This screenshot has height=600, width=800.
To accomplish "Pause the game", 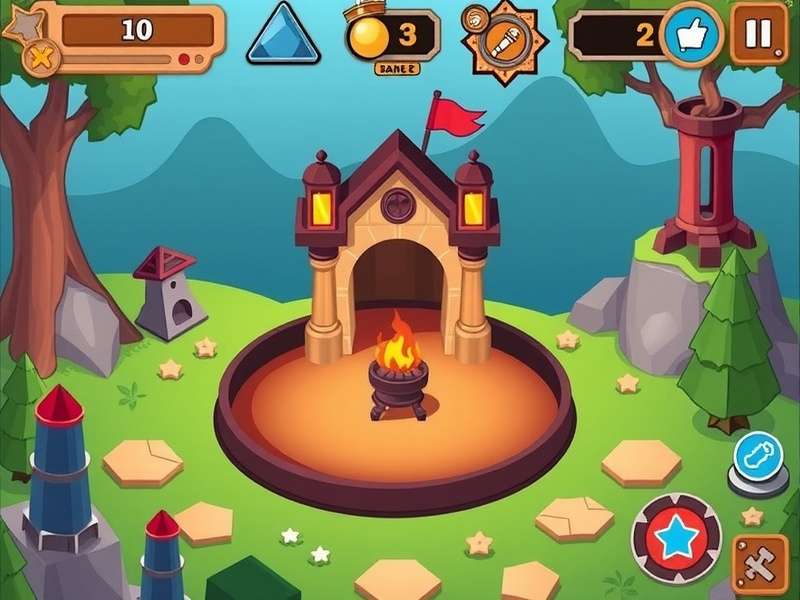I will pos(758,33).
